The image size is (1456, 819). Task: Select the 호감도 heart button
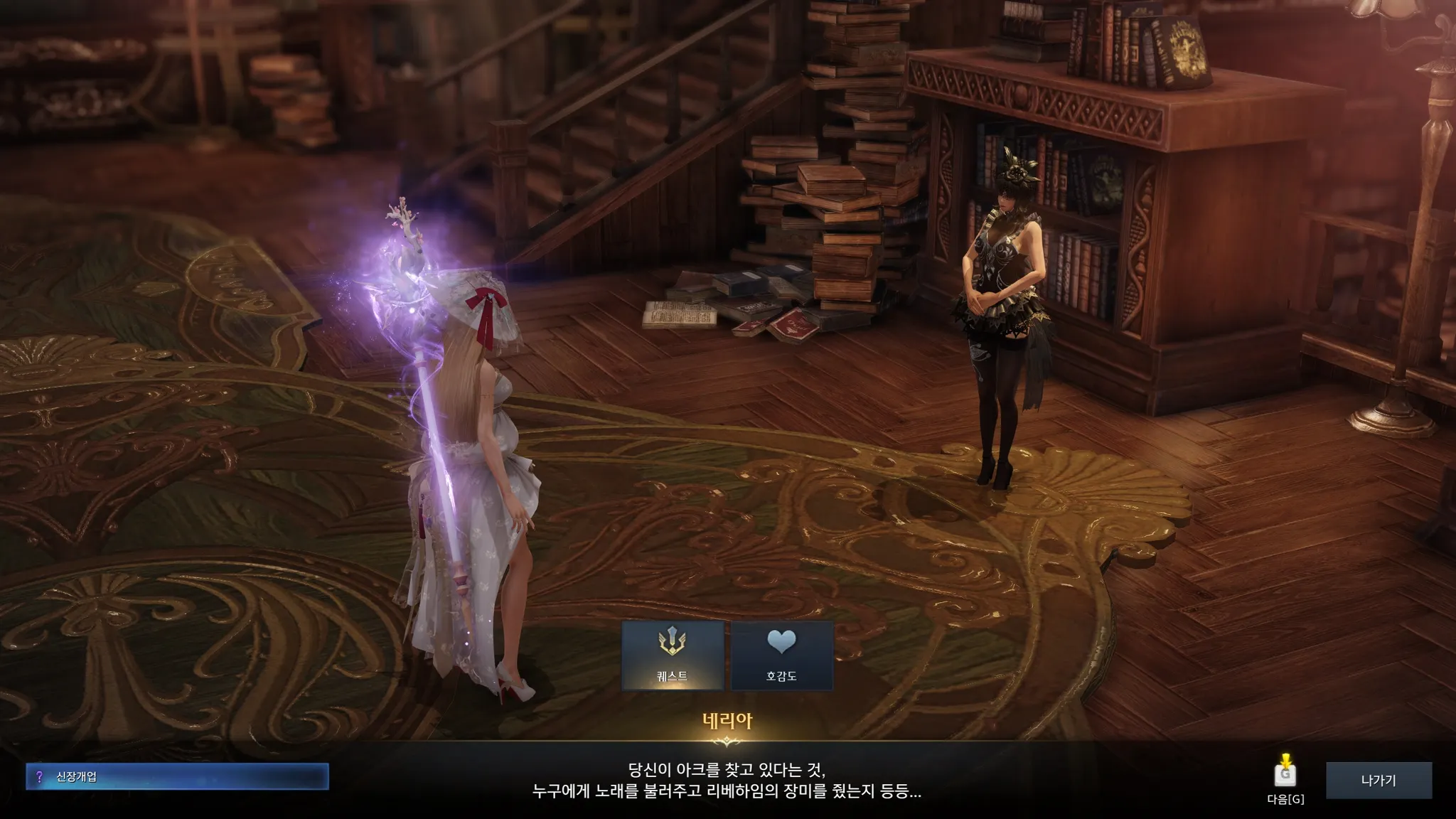(781, 655)
